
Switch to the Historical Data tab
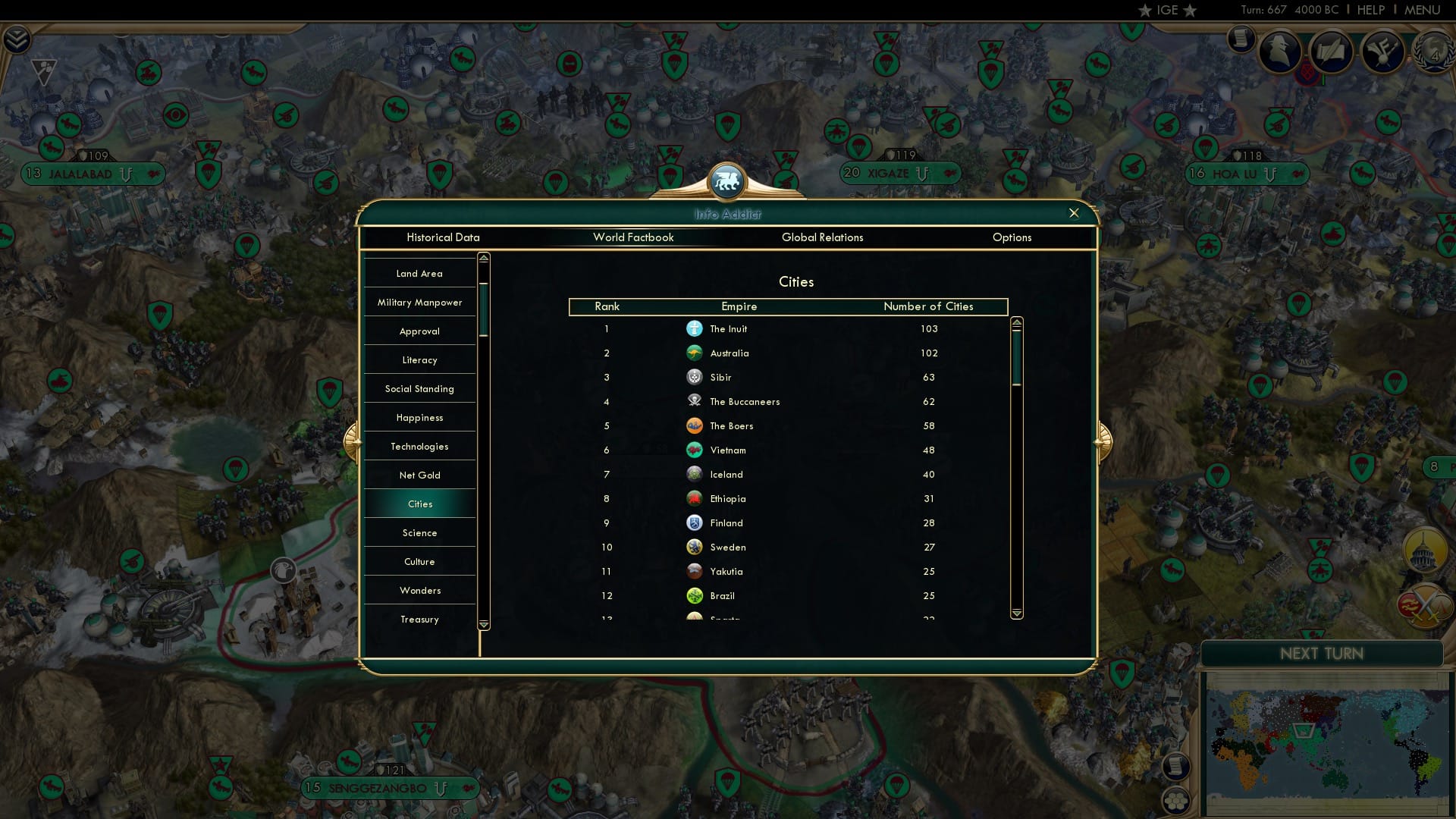click(x=444, y=237)
